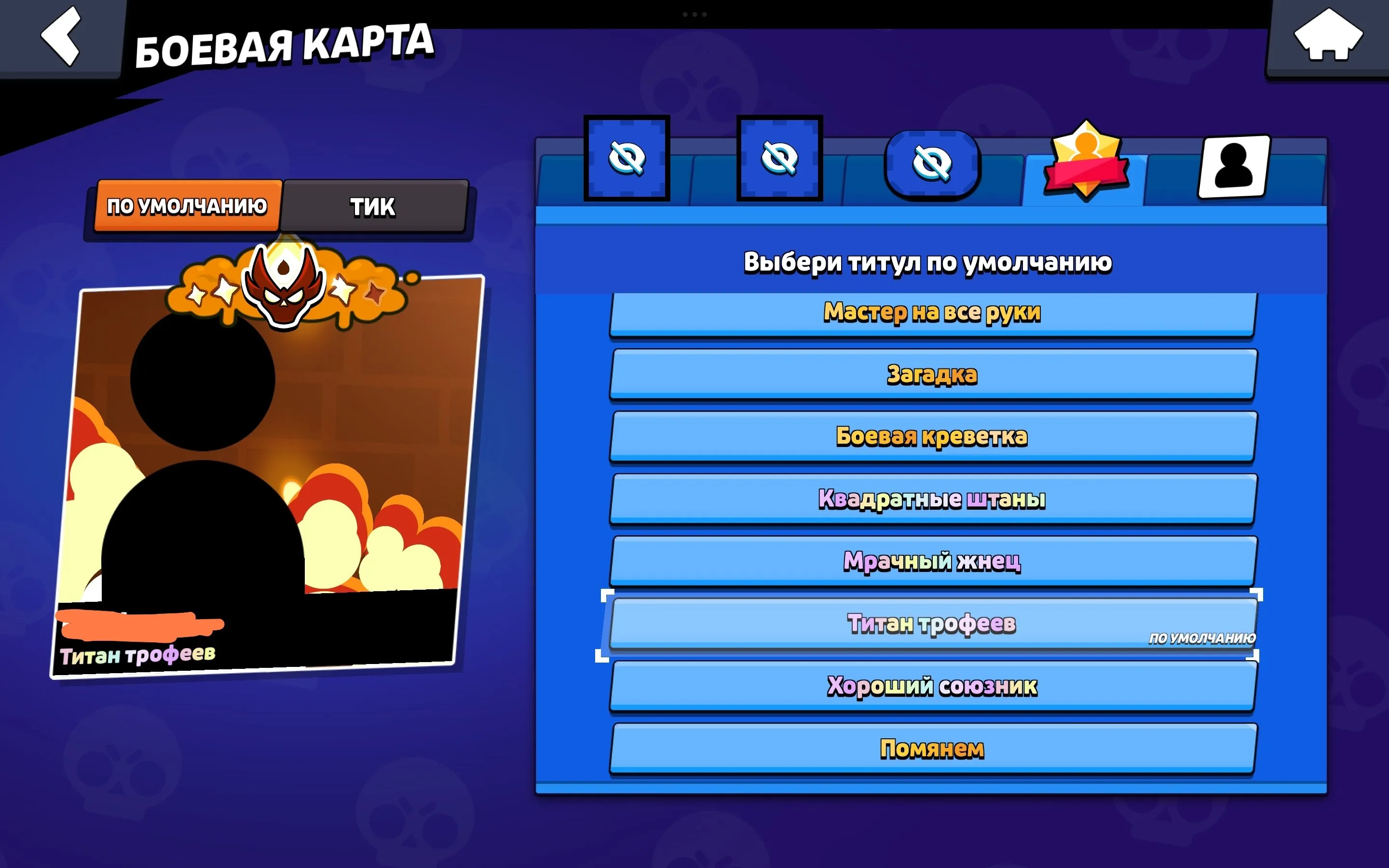Choose the Мрачный жнец title
Viewport: 1389px width, 868px height.
pyautogui.click(x=932, y=563)
